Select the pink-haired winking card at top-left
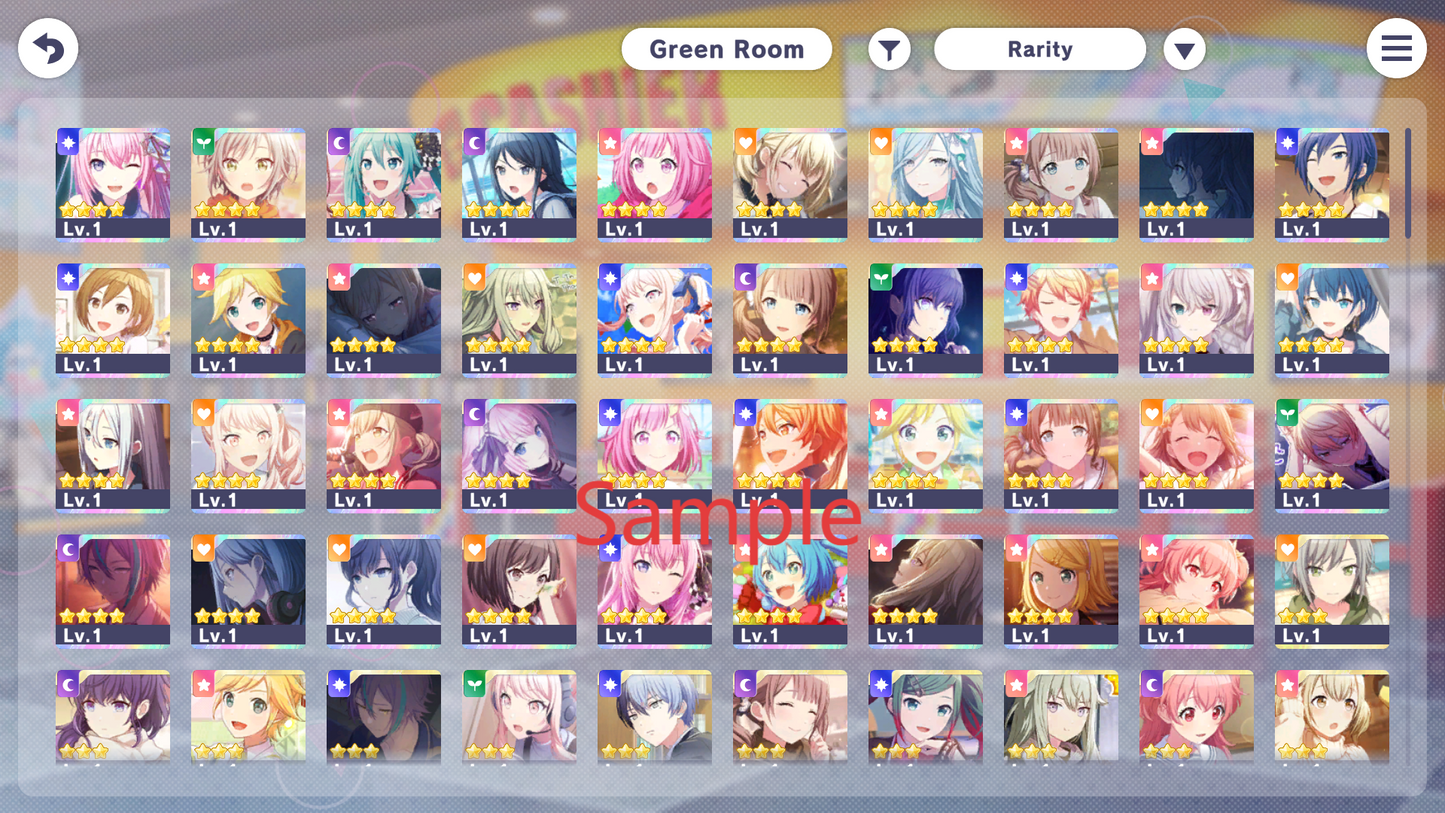Image resolution: width=1445 pixels, height=813 pixels. click(113, 185)
